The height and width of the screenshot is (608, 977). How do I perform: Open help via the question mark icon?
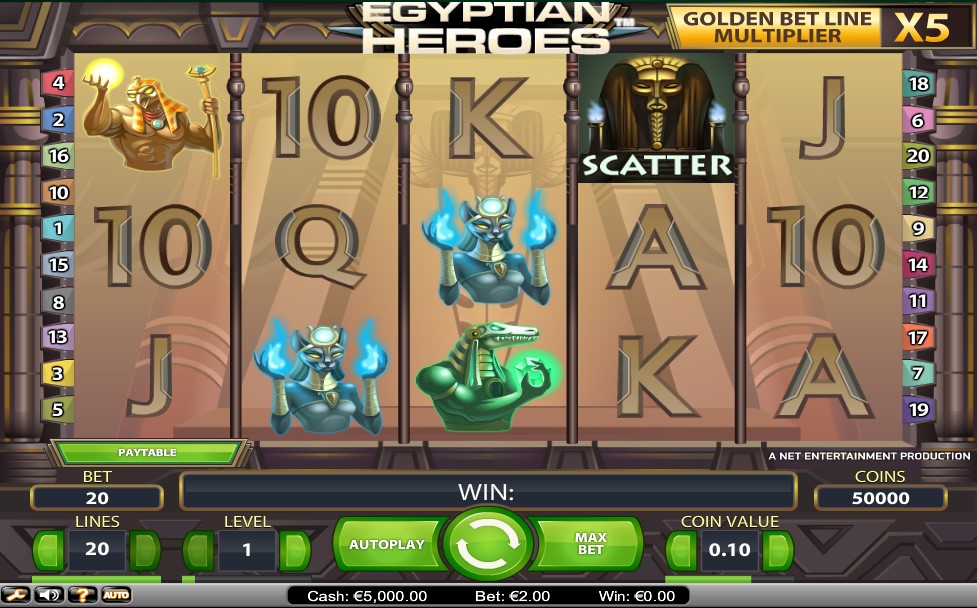pyautogui.click(x=82, y=595)
